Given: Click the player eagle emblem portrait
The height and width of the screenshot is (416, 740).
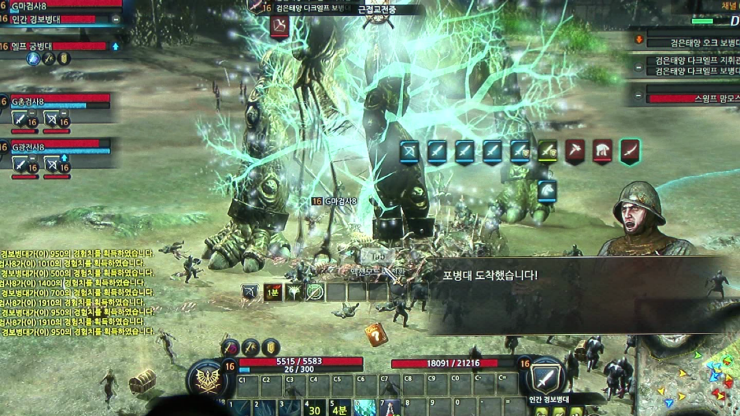Looking at the screenshot, I should click(209, 379).
